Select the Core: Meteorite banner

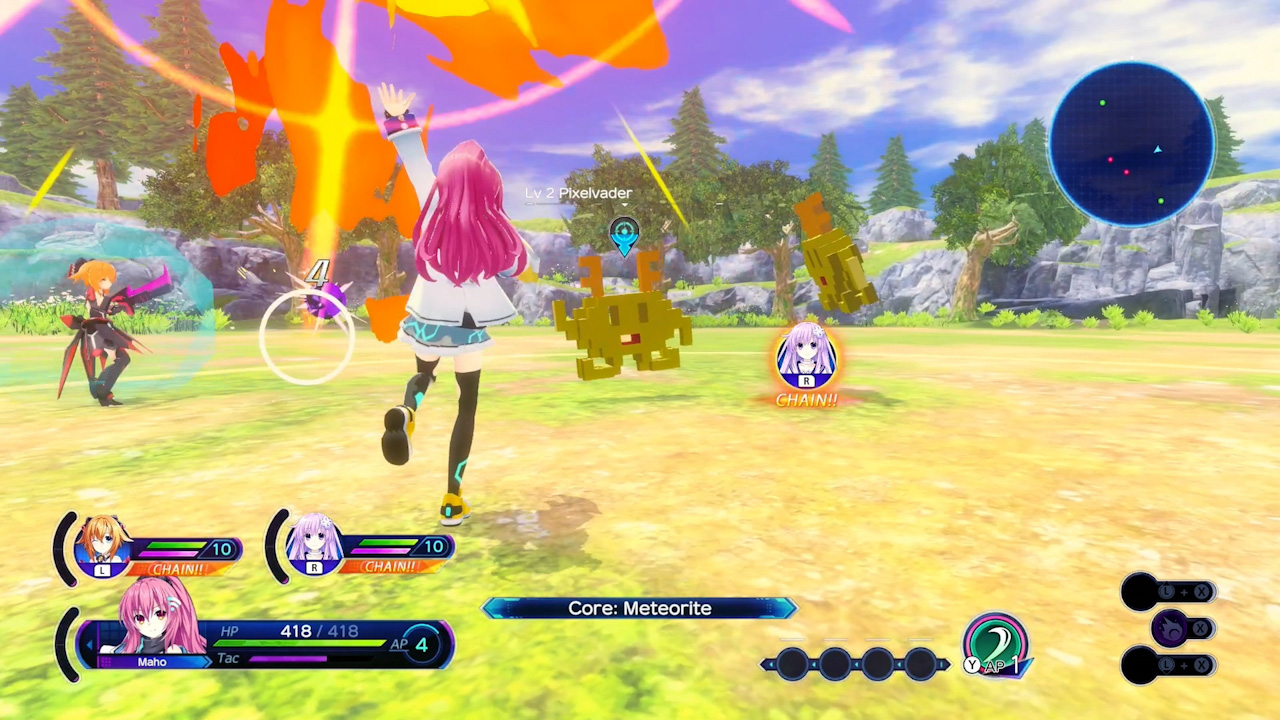(640, 608)
